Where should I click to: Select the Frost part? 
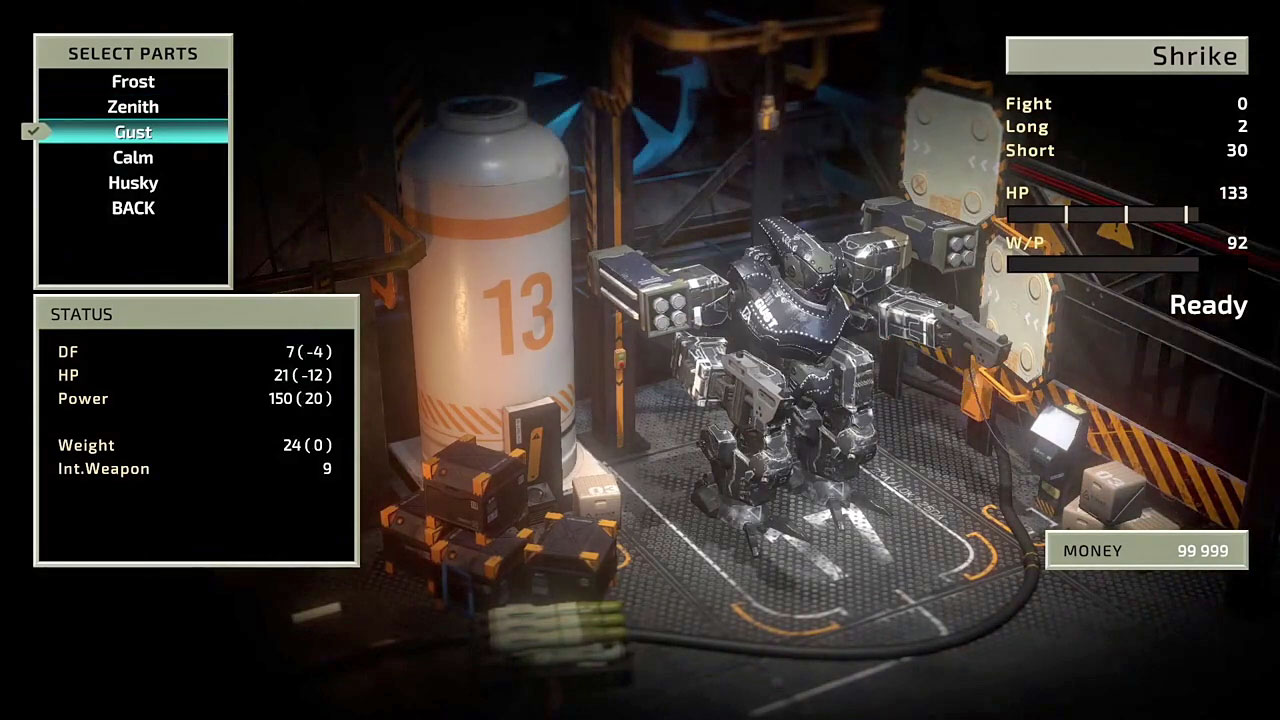[133, 82]
